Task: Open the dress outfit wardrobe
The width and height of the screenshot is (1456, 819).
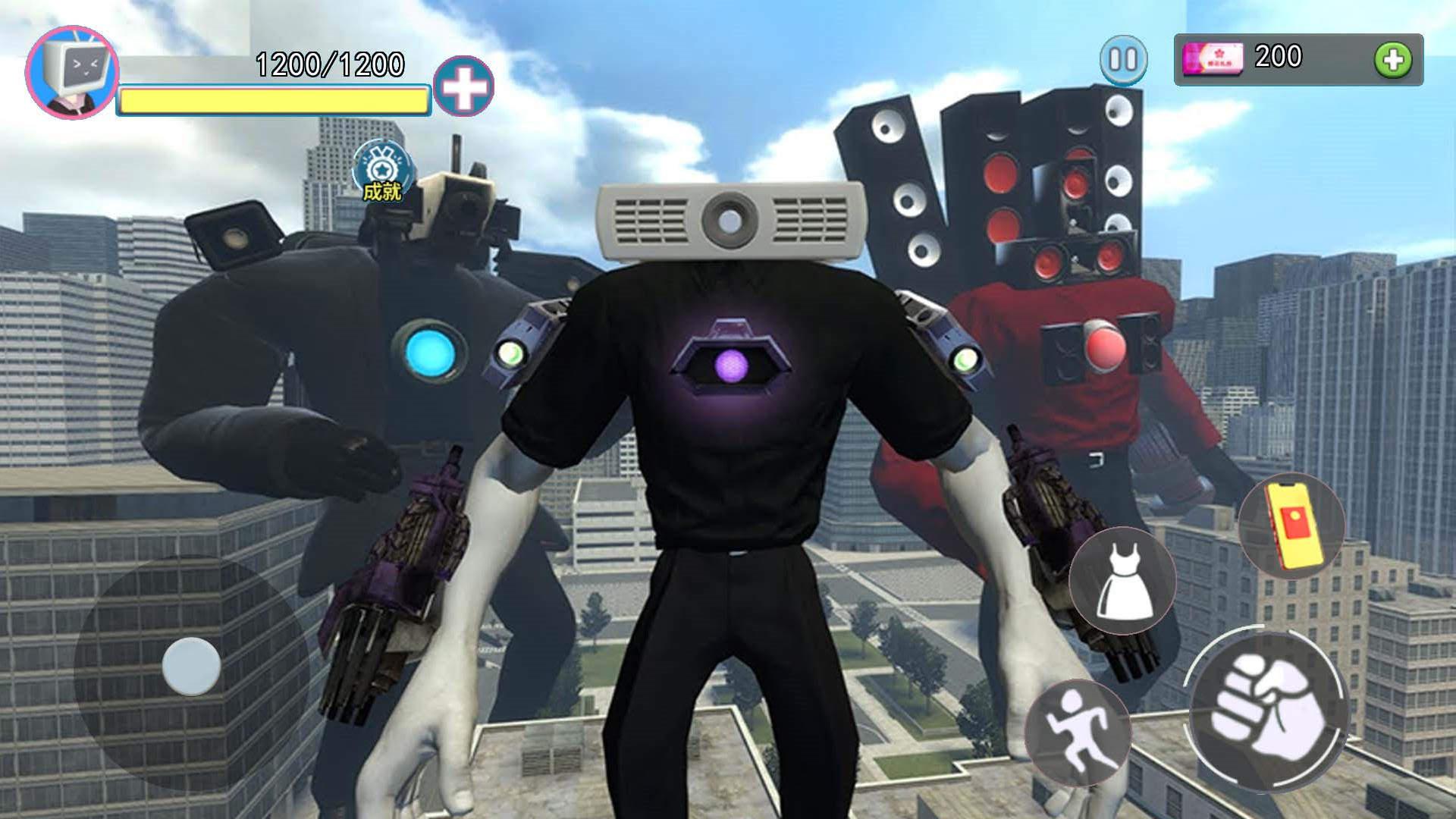Action: [x=1122, y=581]
